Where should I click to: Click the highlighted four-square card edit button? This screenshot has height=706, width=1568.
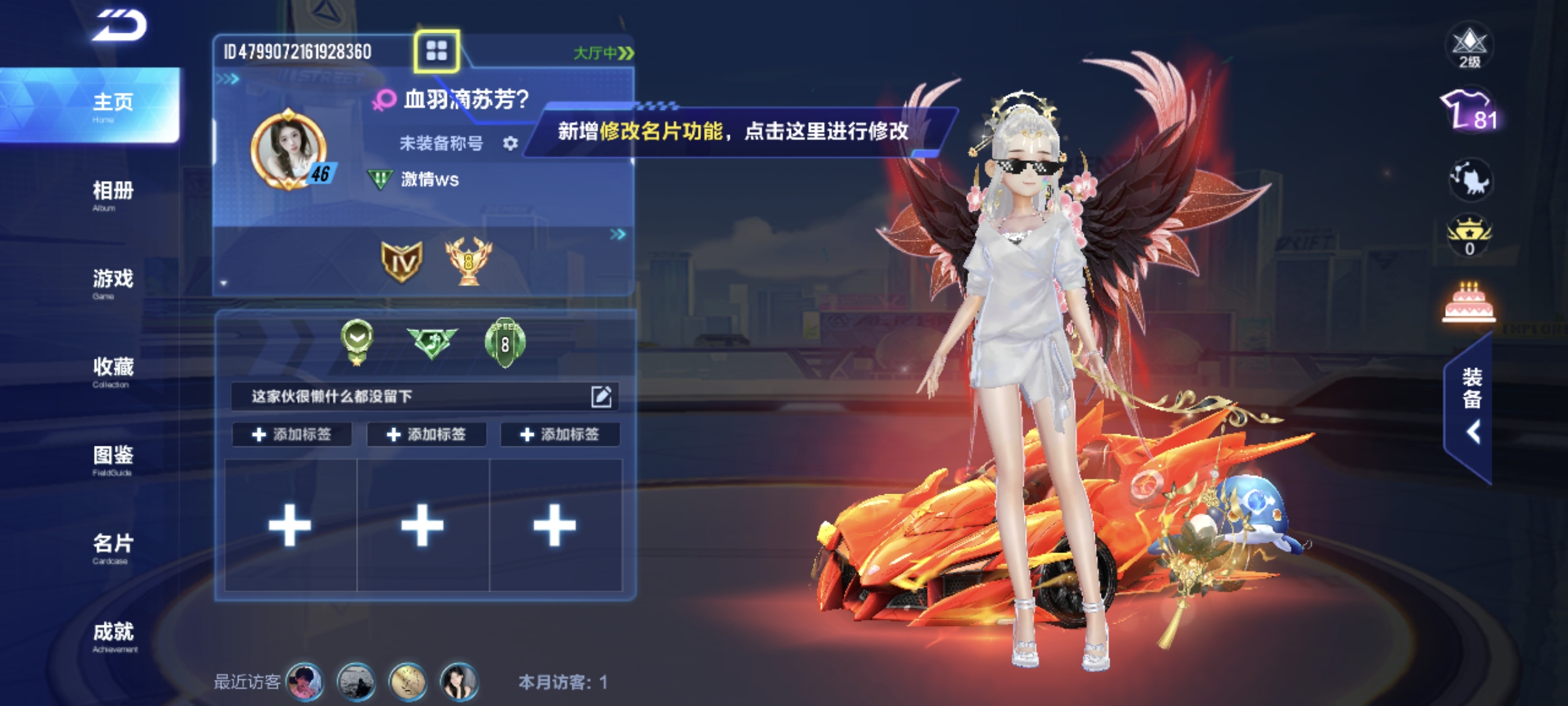click(x=436, y=51)
